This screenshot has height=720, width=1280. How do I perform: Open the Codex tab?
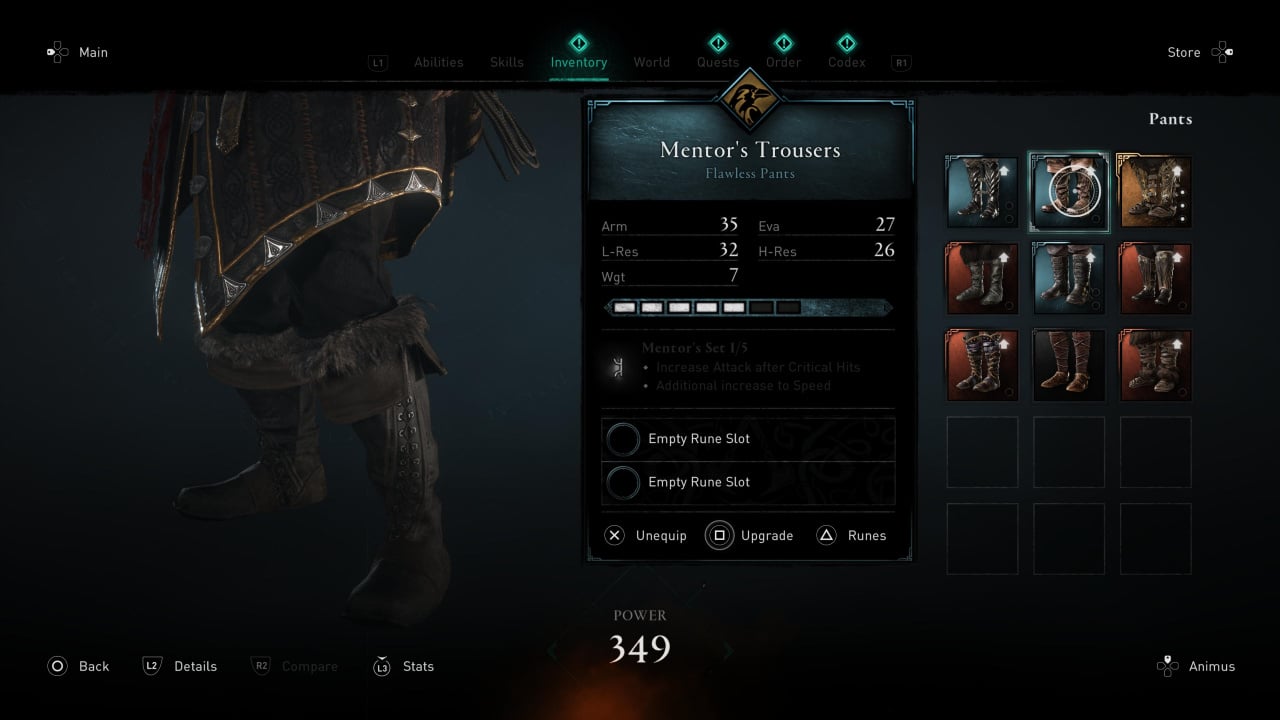846,62
